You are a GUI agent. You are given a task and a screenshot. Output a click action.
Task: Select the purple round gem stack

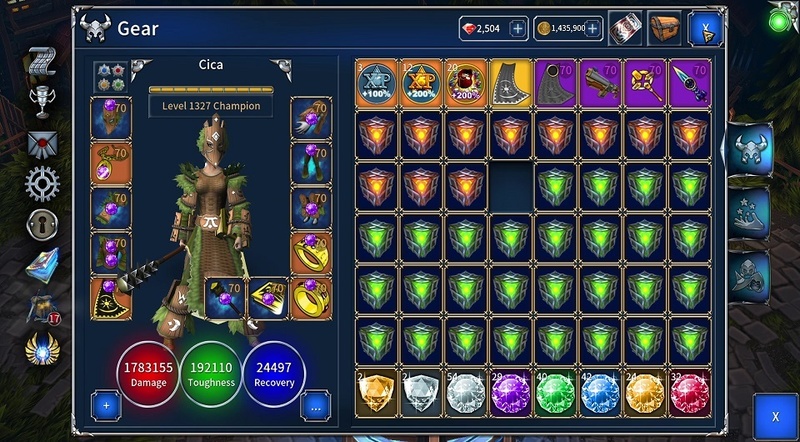[512, 391]
